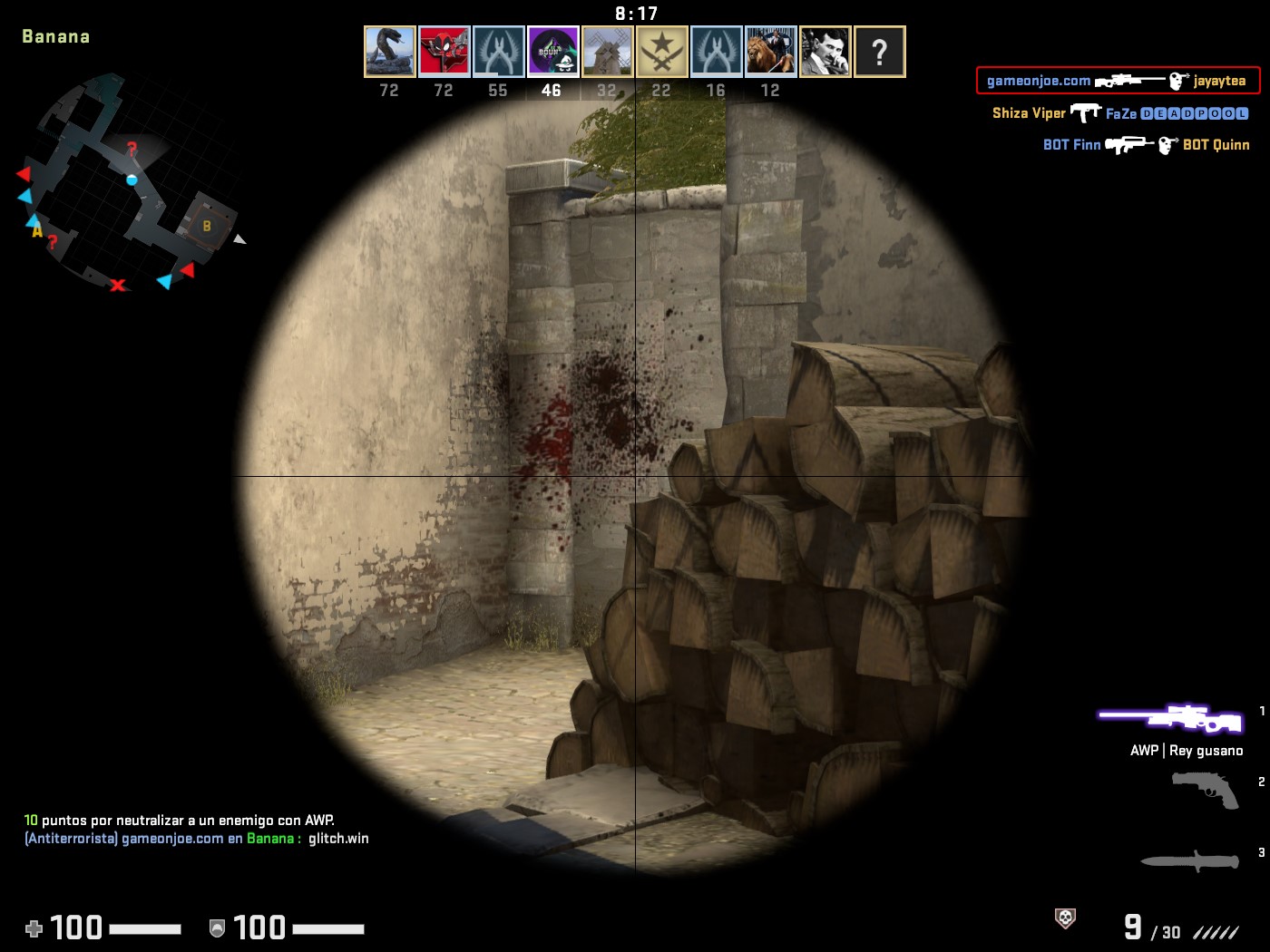This screenshot has height=952, width=1270.
Task: Select the lion player avatar
Action: pos(770,52)
